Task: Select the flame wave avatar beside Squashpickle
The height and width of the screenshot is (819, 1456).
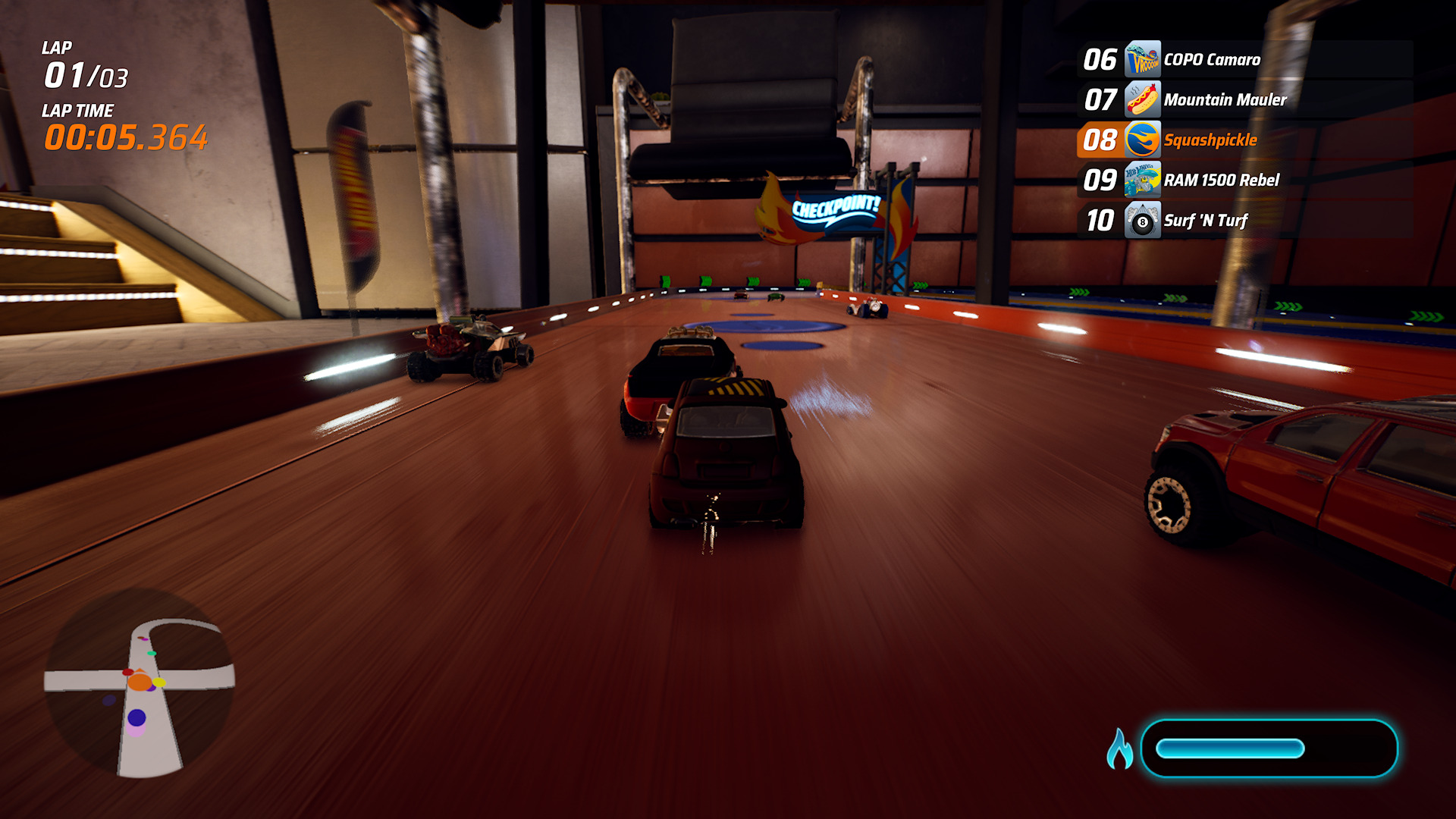Action: [x=1143, y=140]
